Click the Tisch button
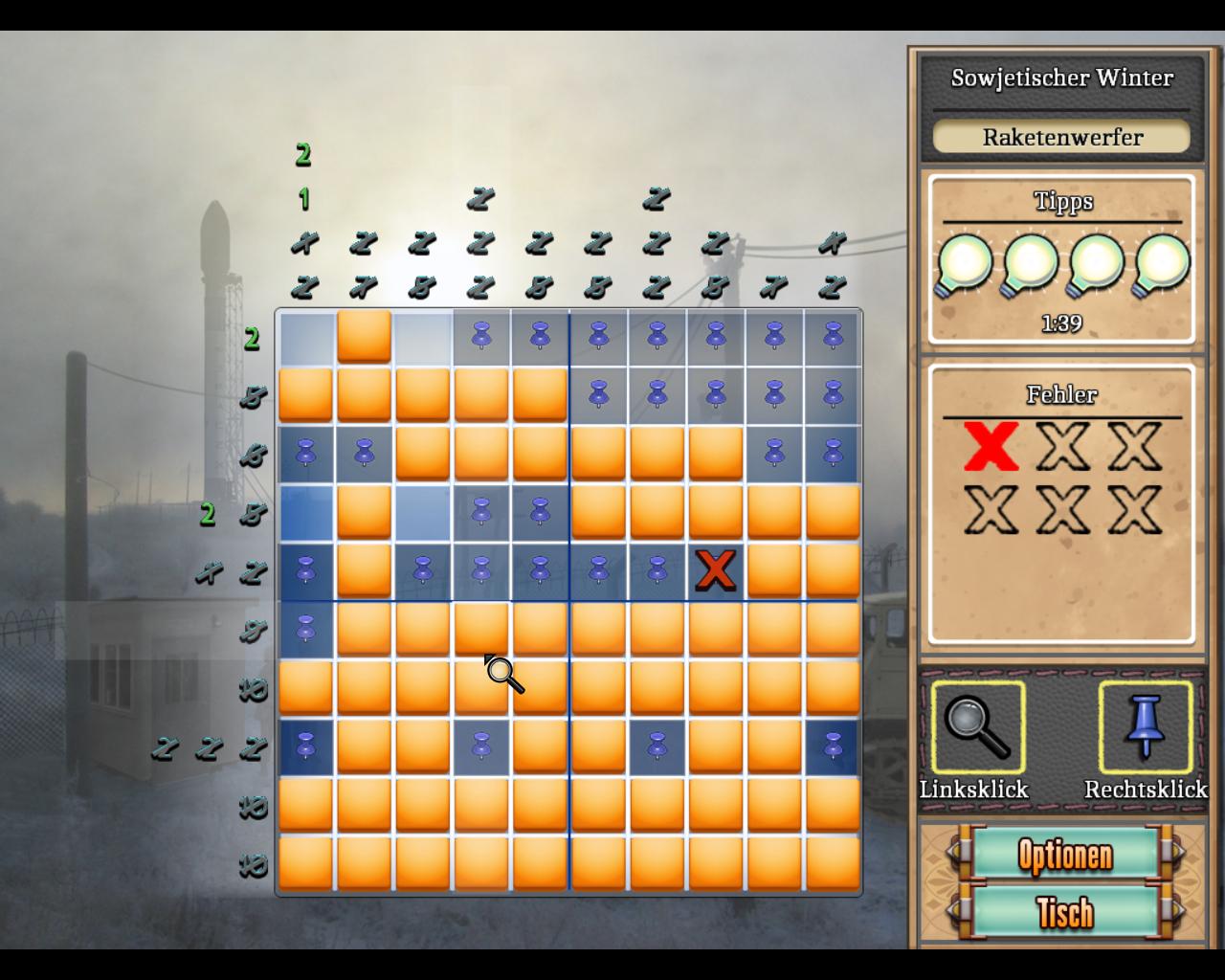 pyautogui.click(x=1064, y=912)
